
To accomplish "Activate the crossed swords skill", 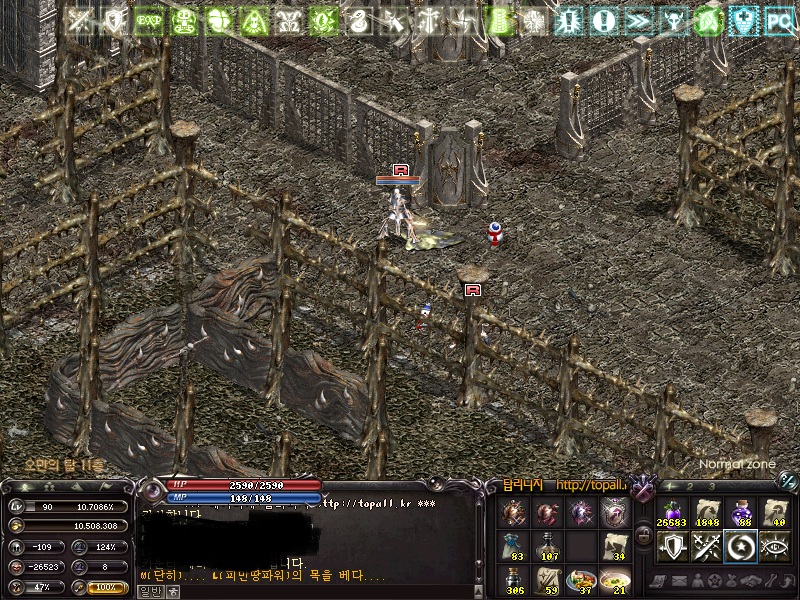I will pyautogui.click(x=707, y=546).
